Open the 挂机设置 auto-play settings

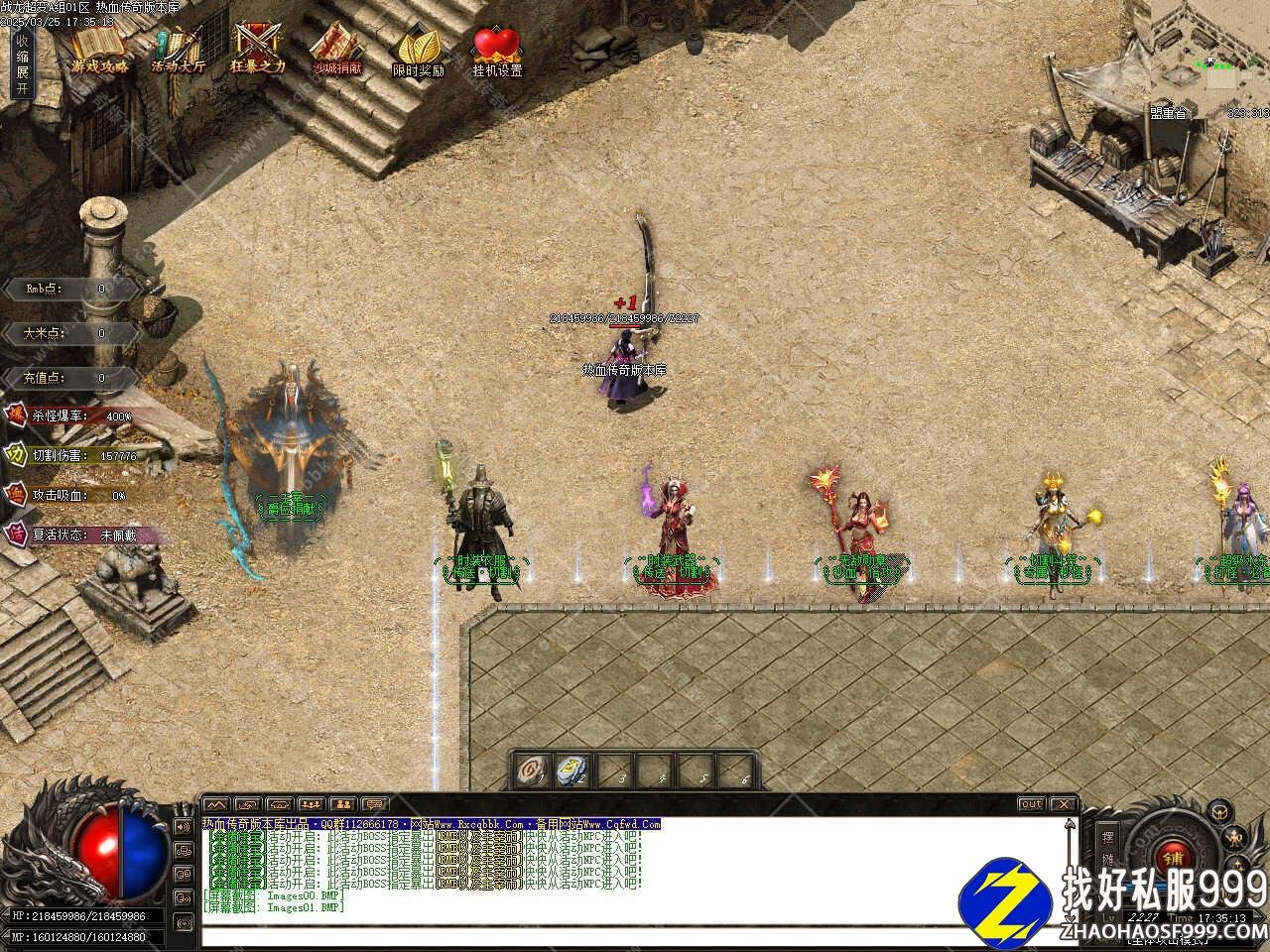click(x=497, y=50)
